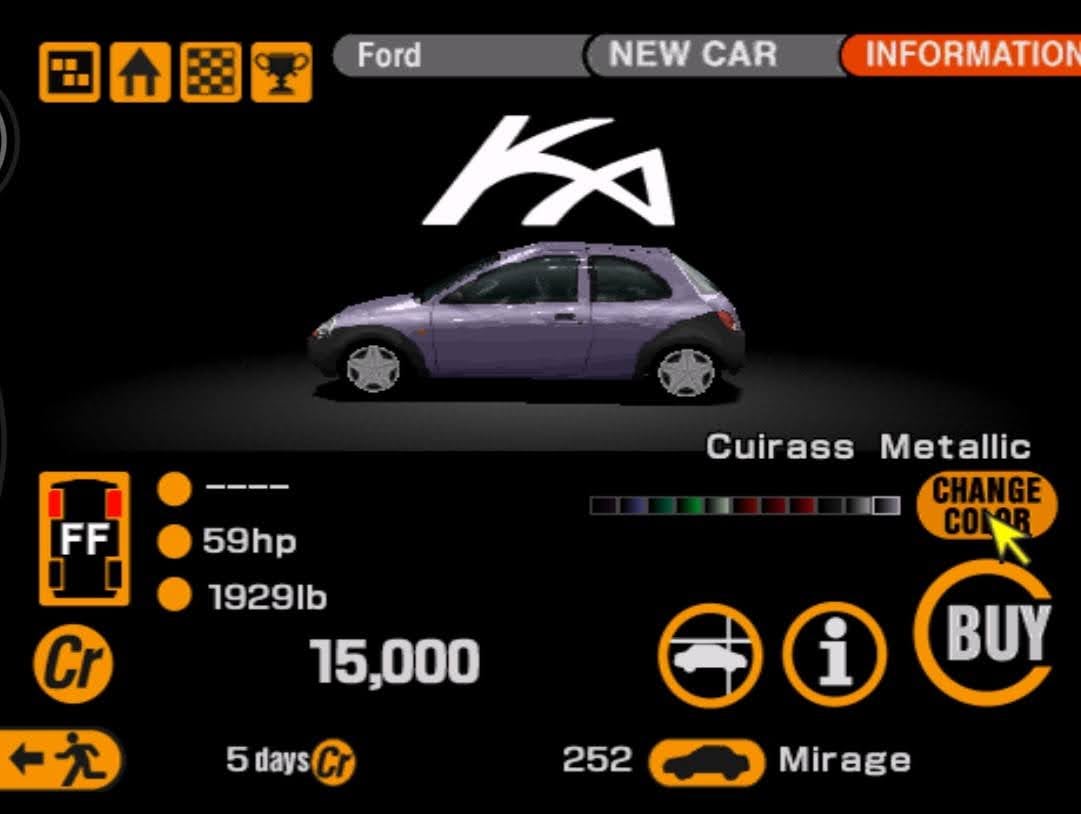This screenshot has height=814, width=1081.
Task: Open the car information 'i' icon
Action: tap(834, 655)
